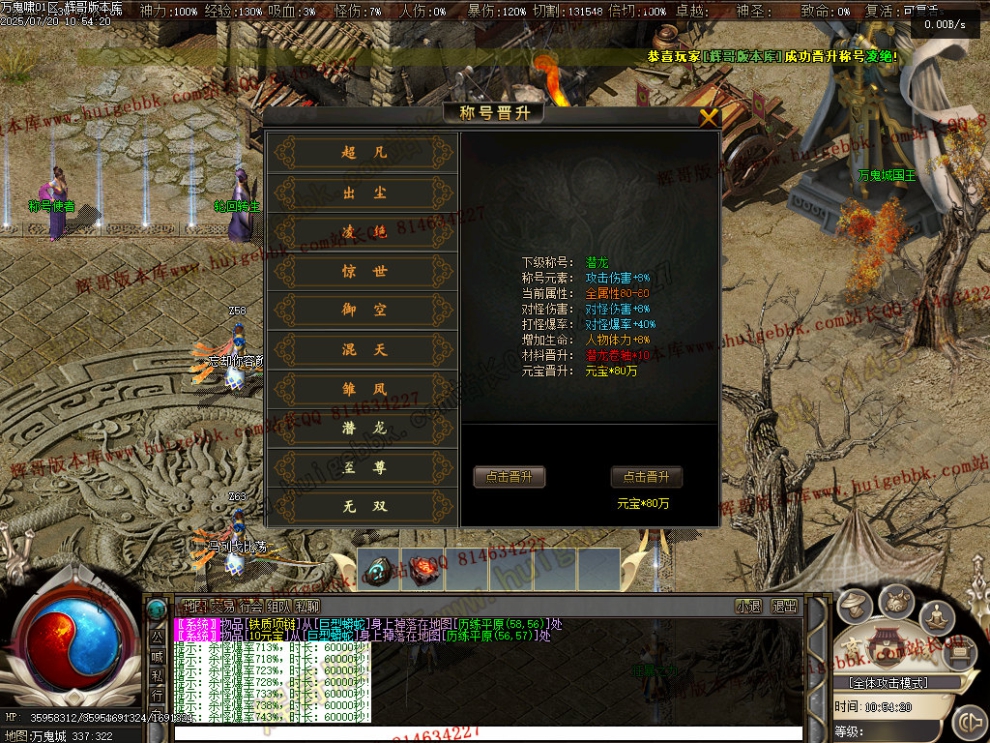Screen dimensions: 990x743
Task: Choose the 出尘 title from the list
Action: click(363, 192)
